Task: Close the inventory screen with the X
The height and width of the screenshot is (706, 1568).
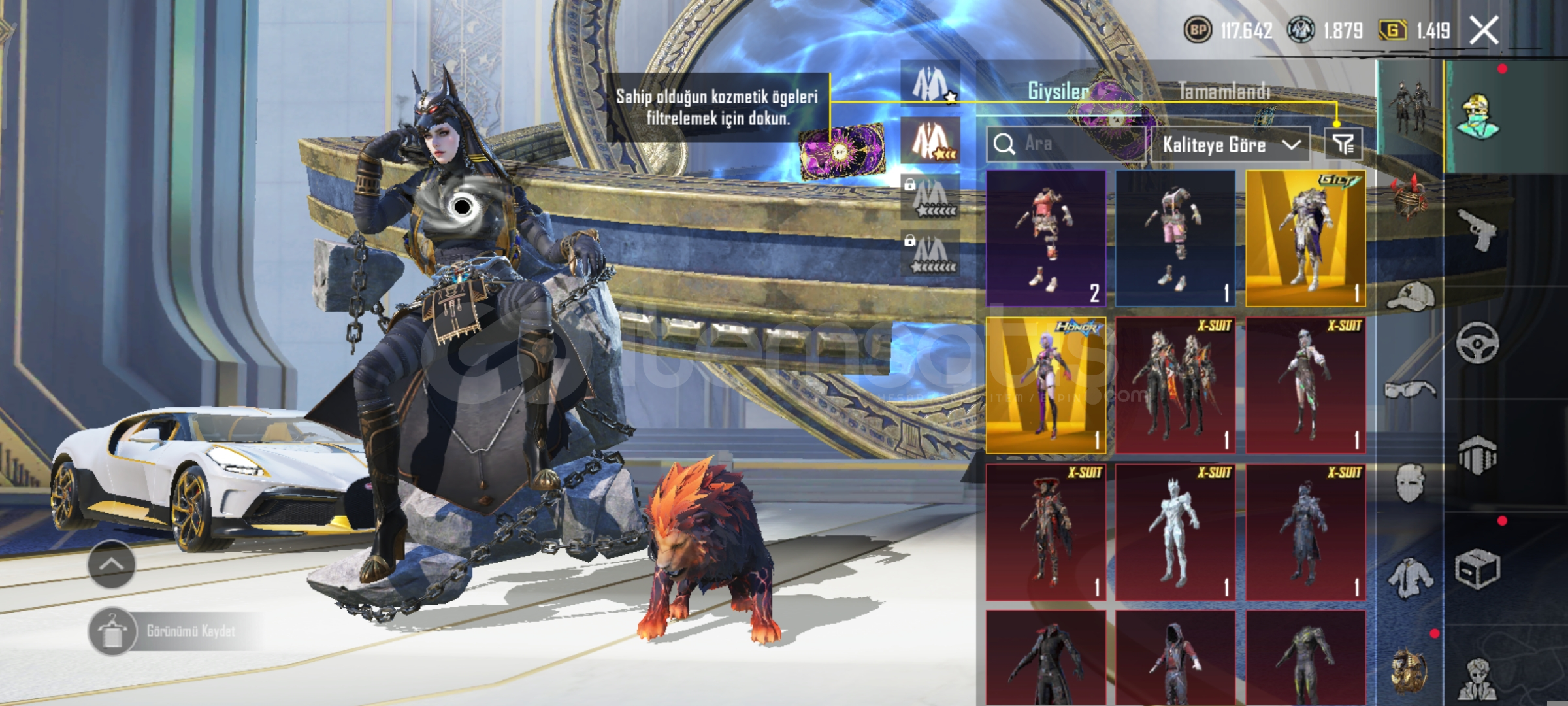Action: click(1484, 31)
